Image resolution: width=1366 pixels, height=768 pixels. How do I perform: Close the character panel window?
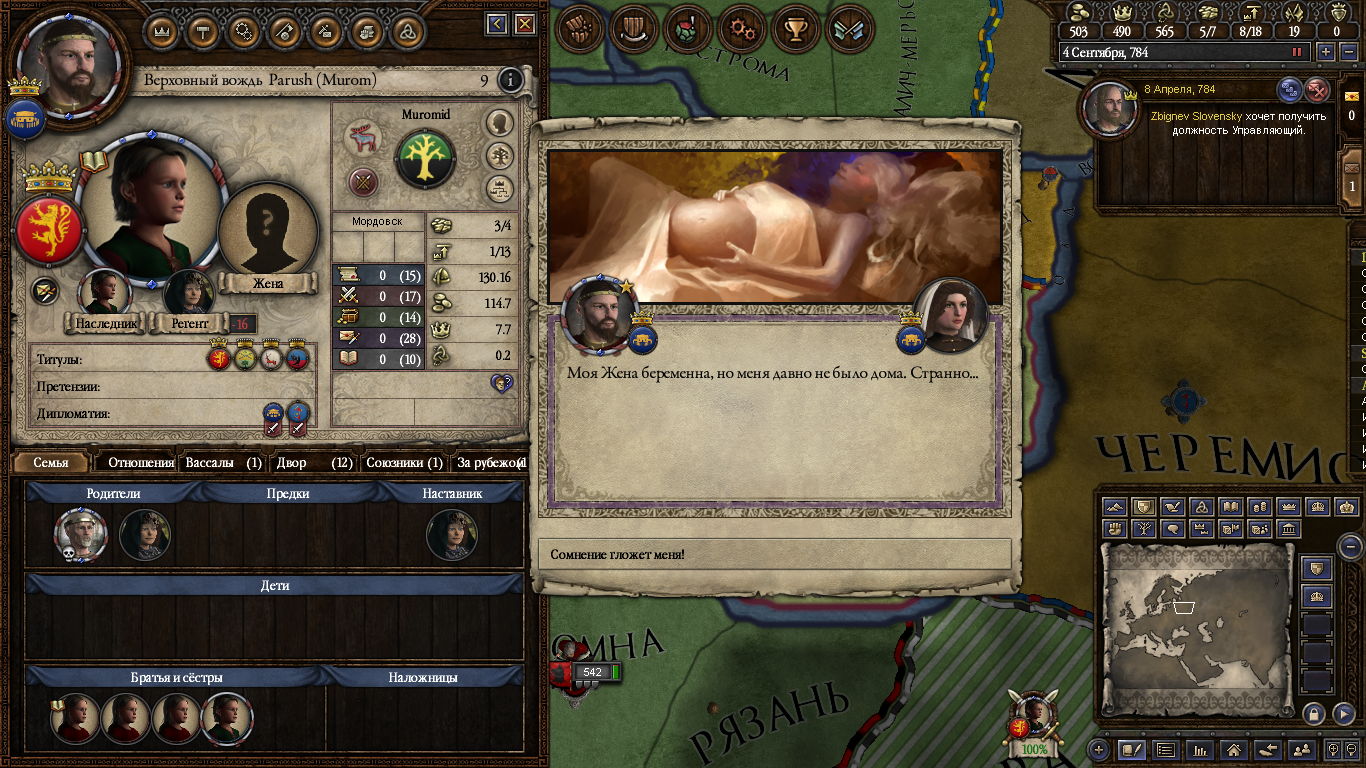[525, 24]
